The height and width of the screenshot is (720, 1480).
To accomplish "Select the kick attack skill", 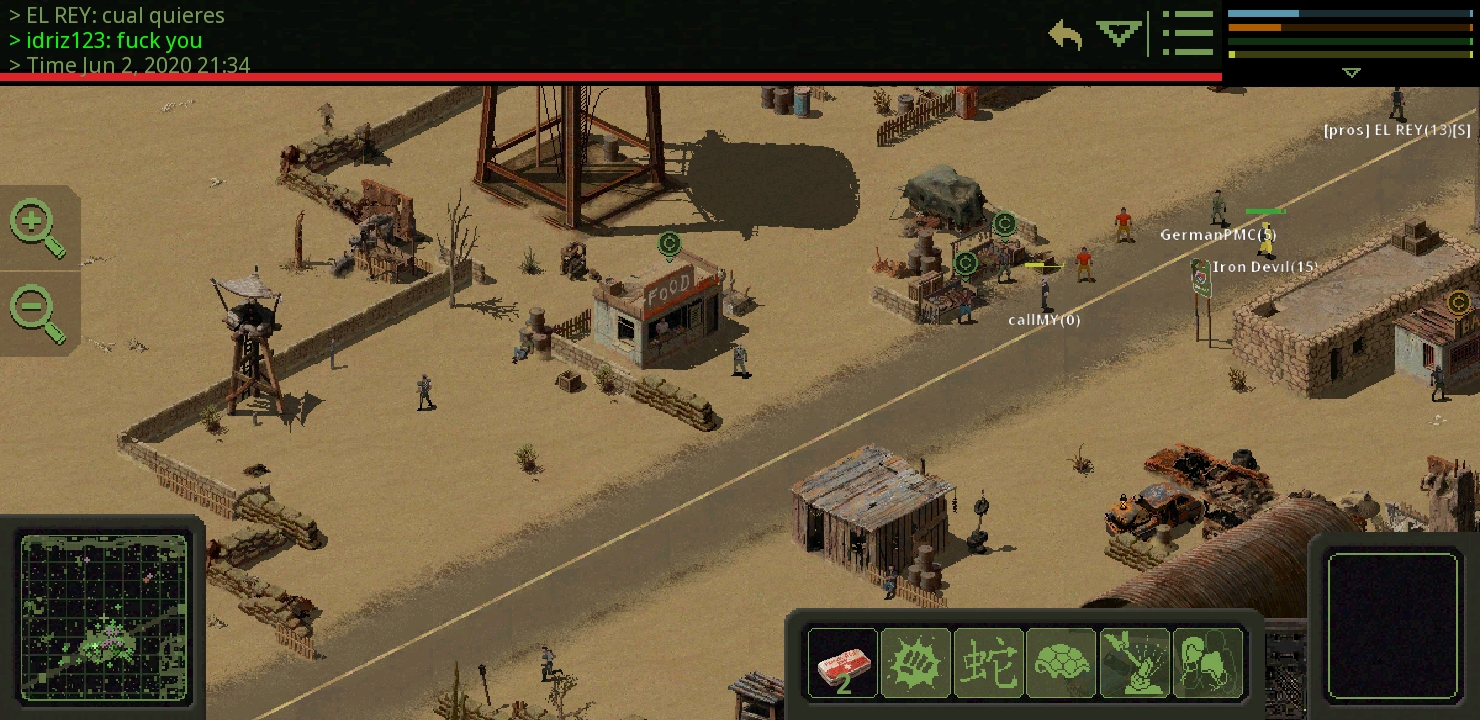I will click(x=1207, y=662).
